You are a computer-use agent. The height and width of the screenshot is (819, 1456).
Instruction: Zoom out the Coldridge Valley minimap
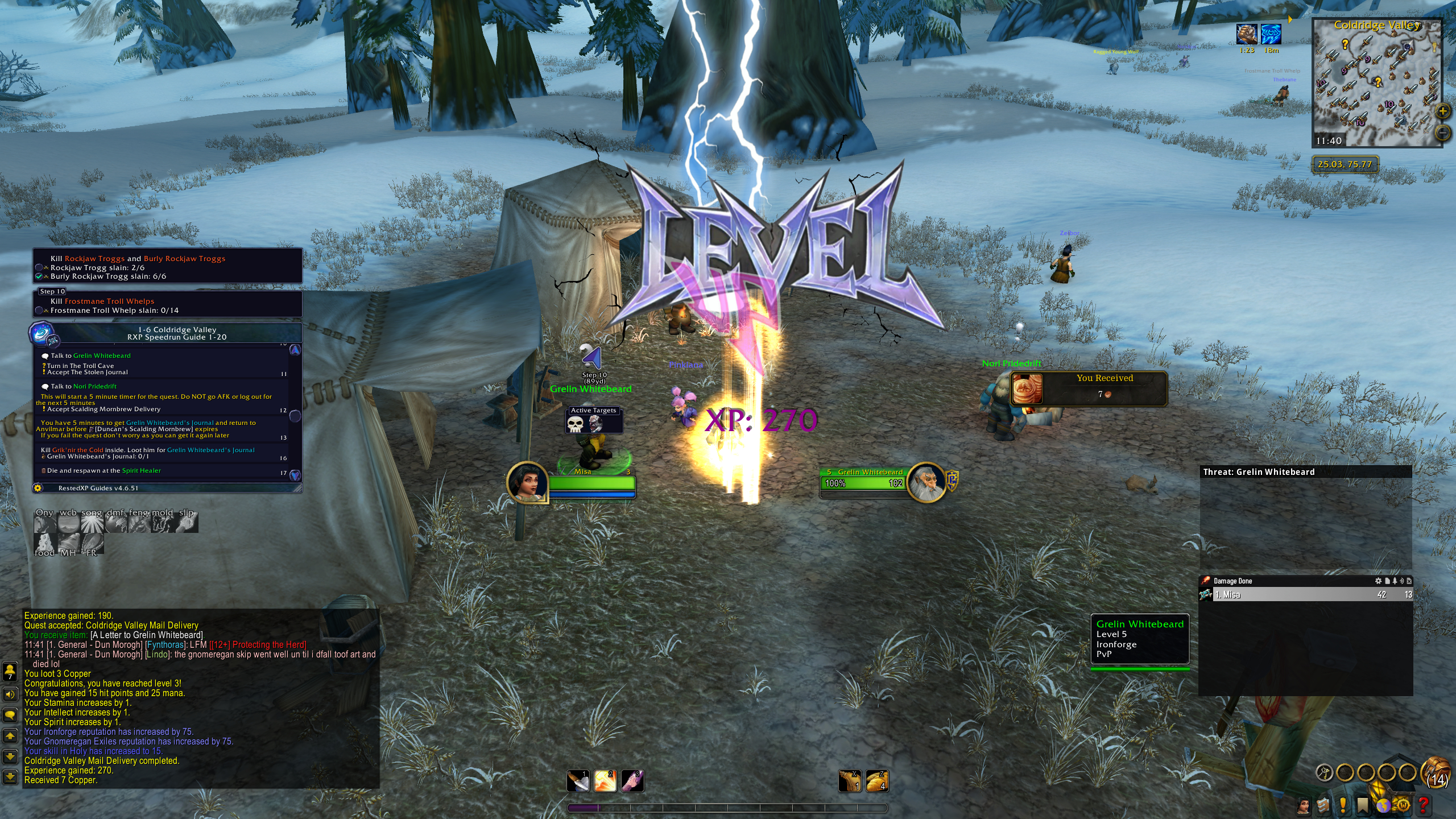[1442, 133]
